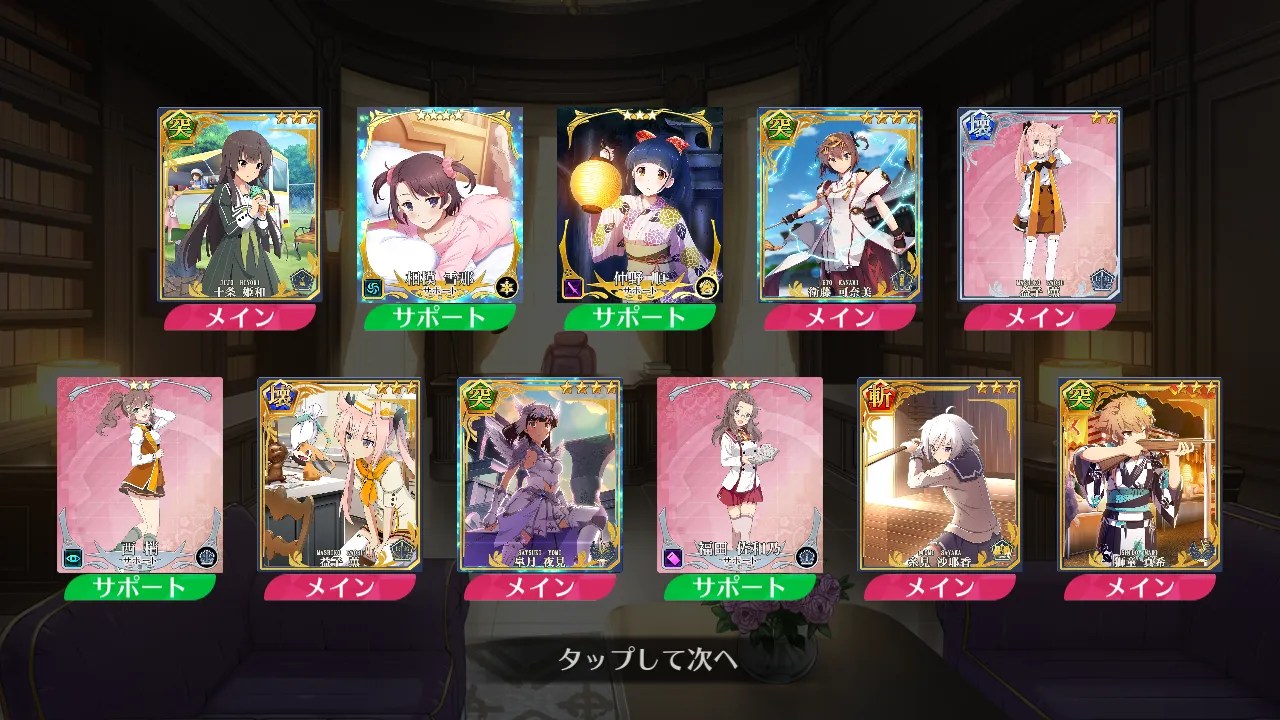
Task: Open the Satsuki Yomi purple dress card
Action: click(x=540, y=474)
